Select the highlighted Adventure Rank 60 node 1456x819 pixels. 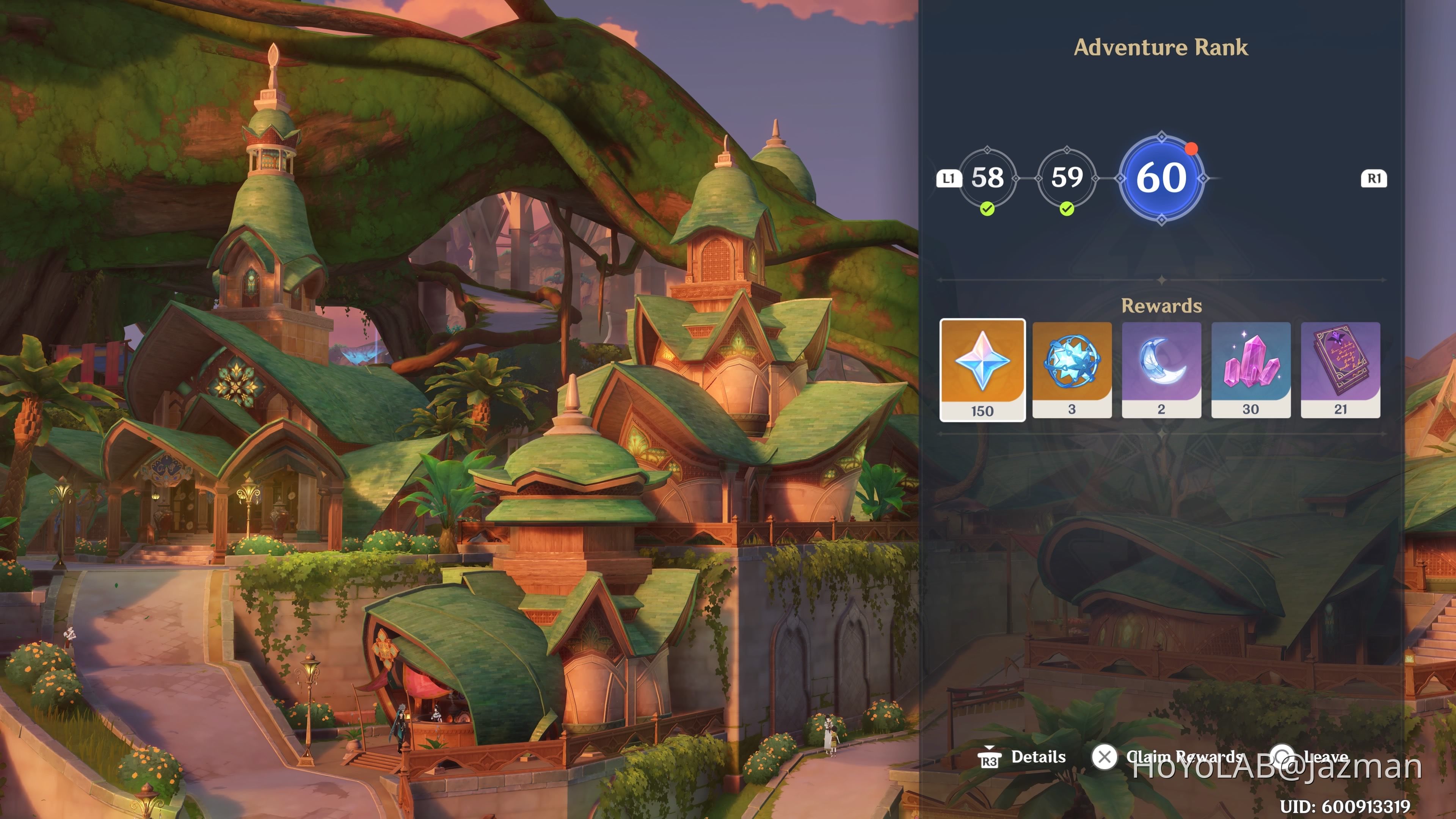tap(1161, 177)
